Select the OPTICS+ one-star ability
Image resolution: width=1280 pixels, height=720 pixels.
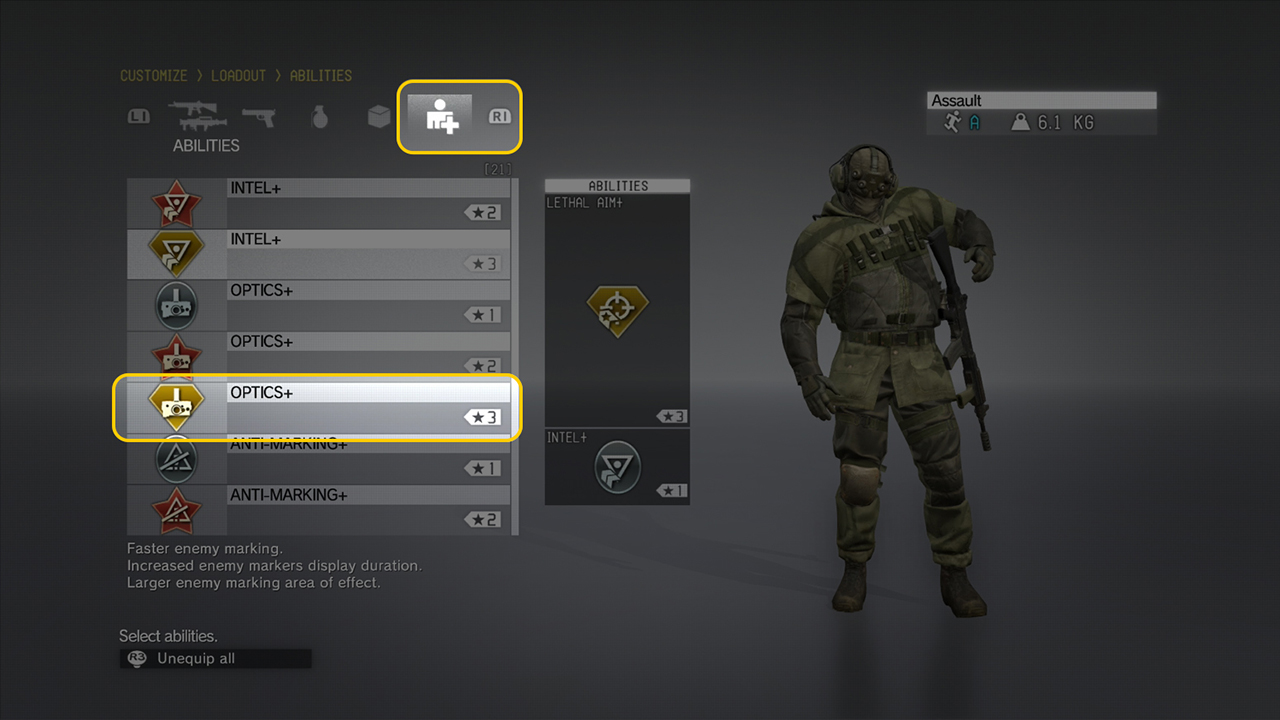[x=318, y=305]
